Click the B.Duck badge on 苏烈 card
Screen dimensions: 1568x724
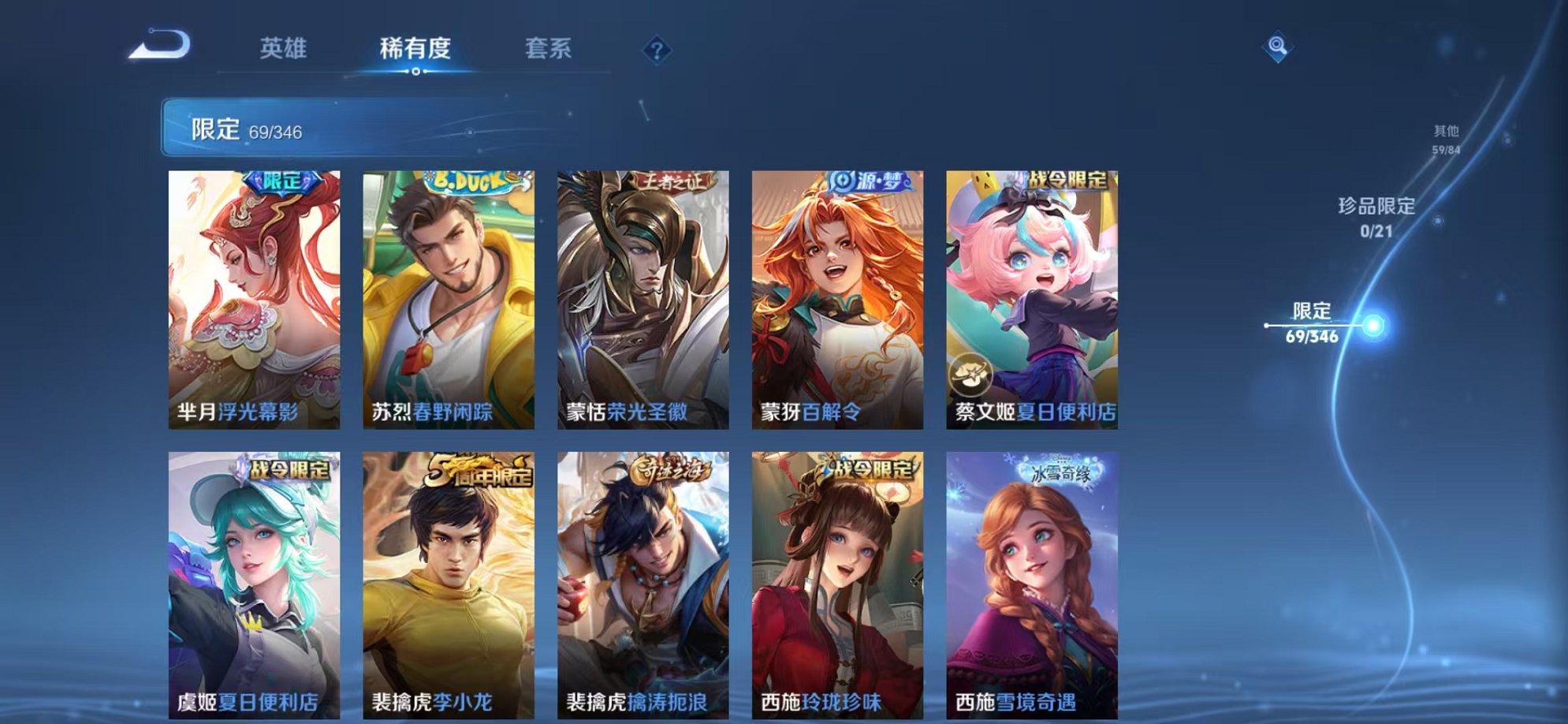pyautogui.click(x=467, y=181)
